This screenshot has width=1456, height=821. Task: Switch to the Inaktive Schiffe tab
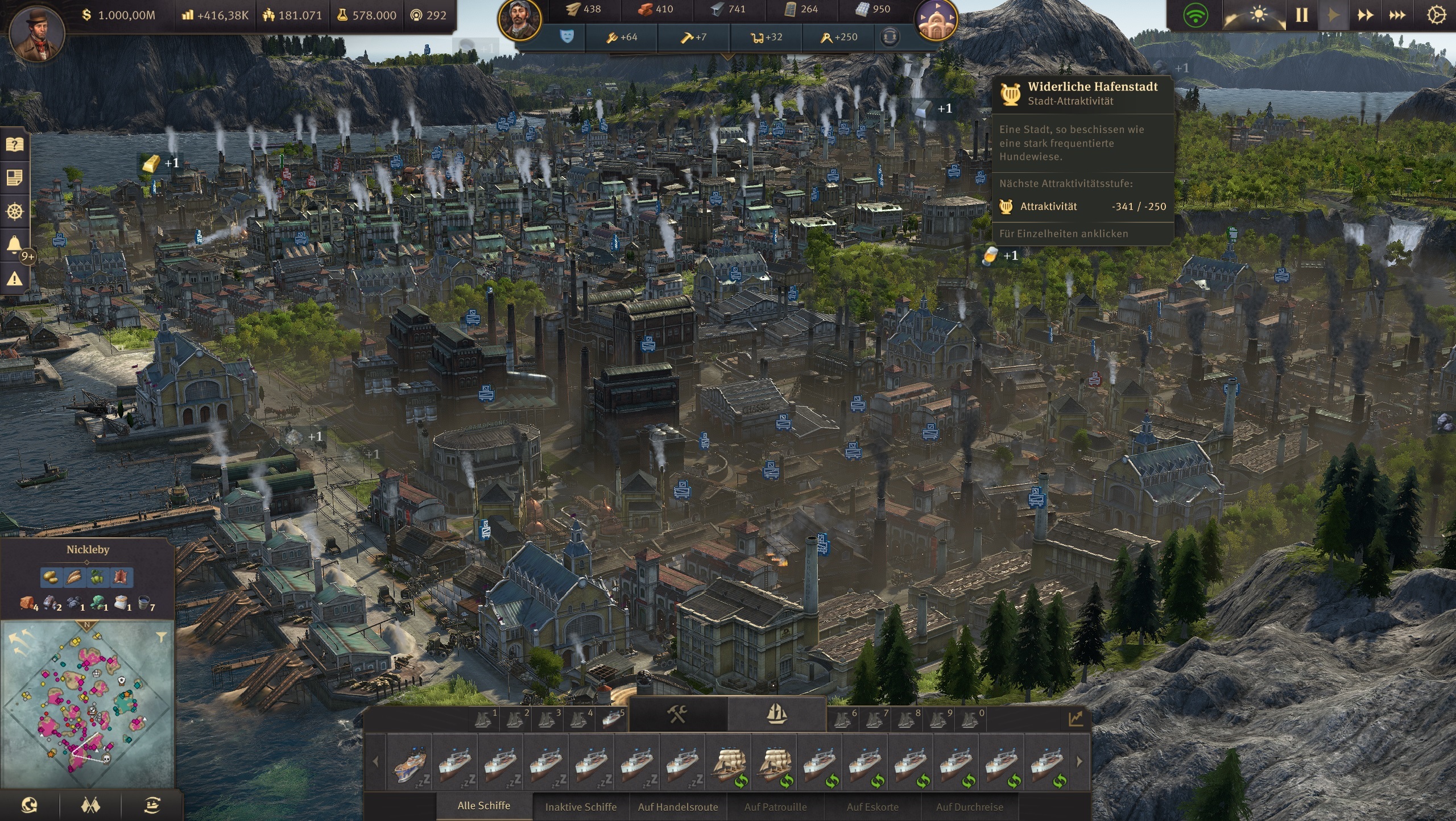pos(581,807)
